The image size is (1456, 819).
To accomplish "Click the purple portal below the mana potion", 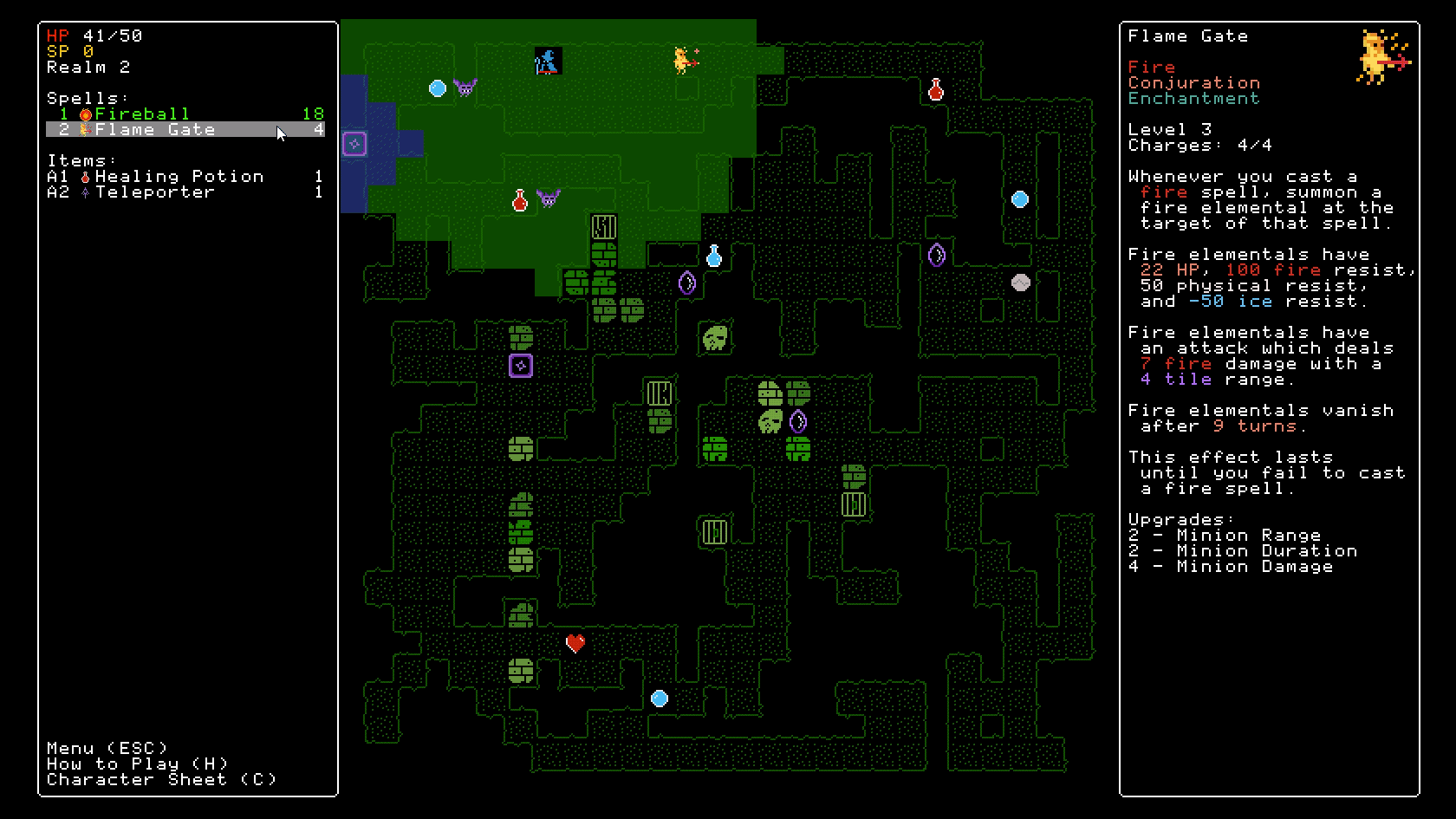I will [686, 283].
